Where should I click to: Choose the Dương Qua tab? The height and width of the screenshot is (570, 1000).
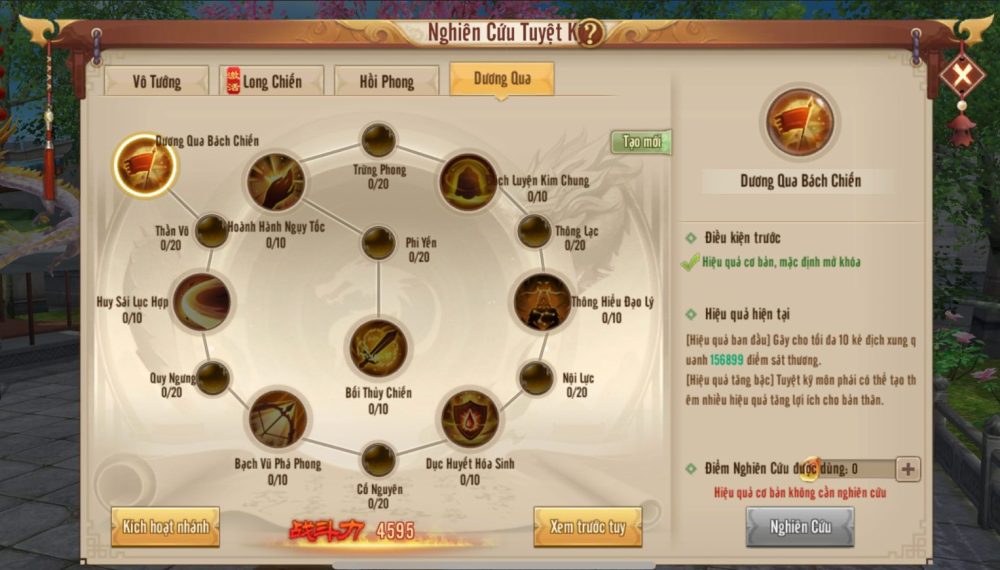pyautogui.click(x=502, y=79)
